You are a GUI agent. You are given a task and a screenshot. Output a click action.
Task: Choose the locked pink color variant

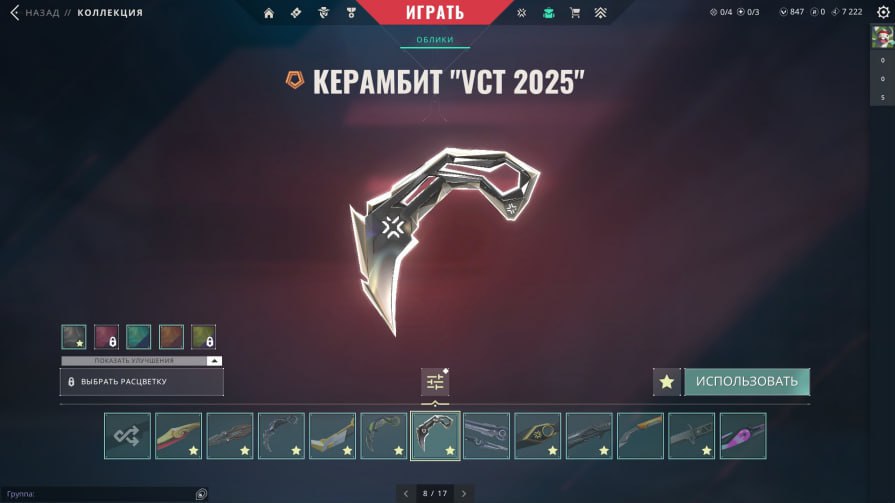pos(106,337)
